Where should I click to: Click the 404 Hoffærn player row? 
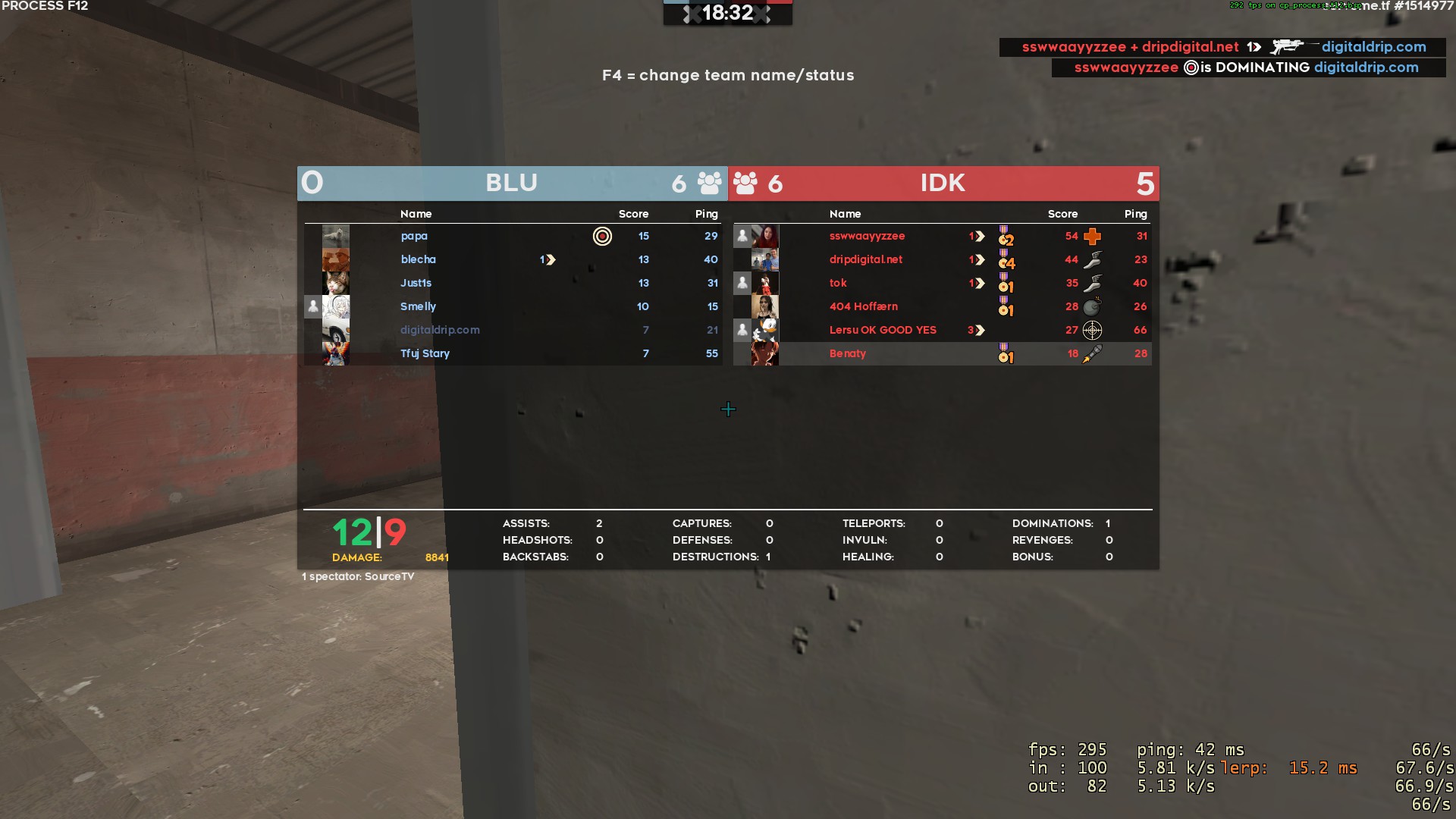coord(864,306)
